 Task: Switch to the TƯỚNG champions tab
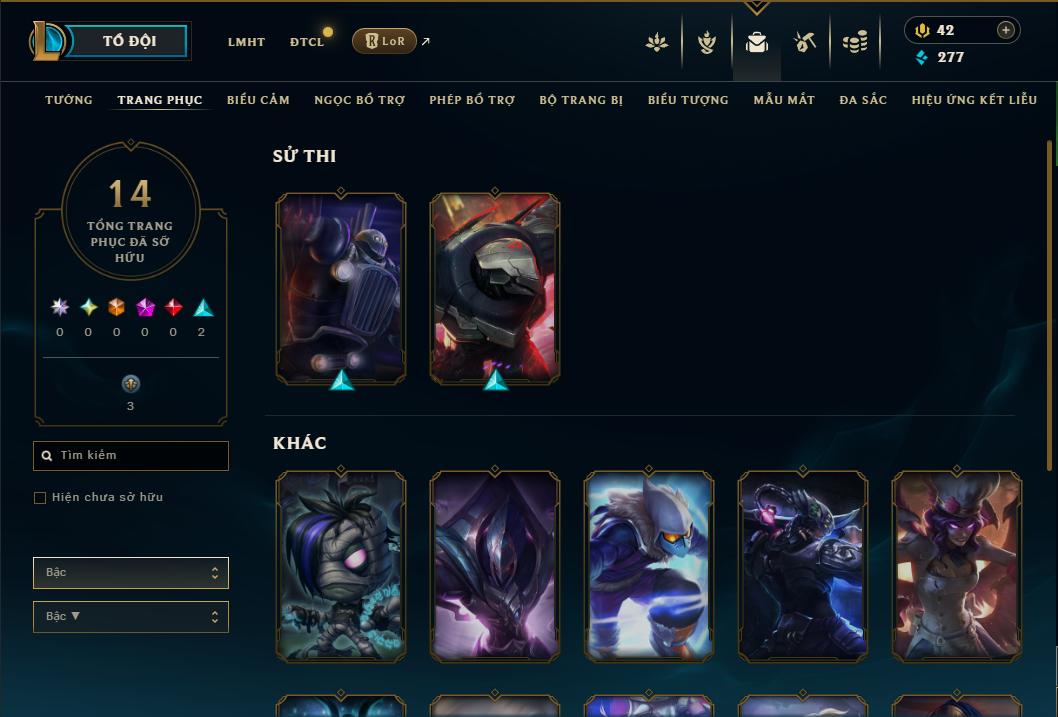coord(69,100)
